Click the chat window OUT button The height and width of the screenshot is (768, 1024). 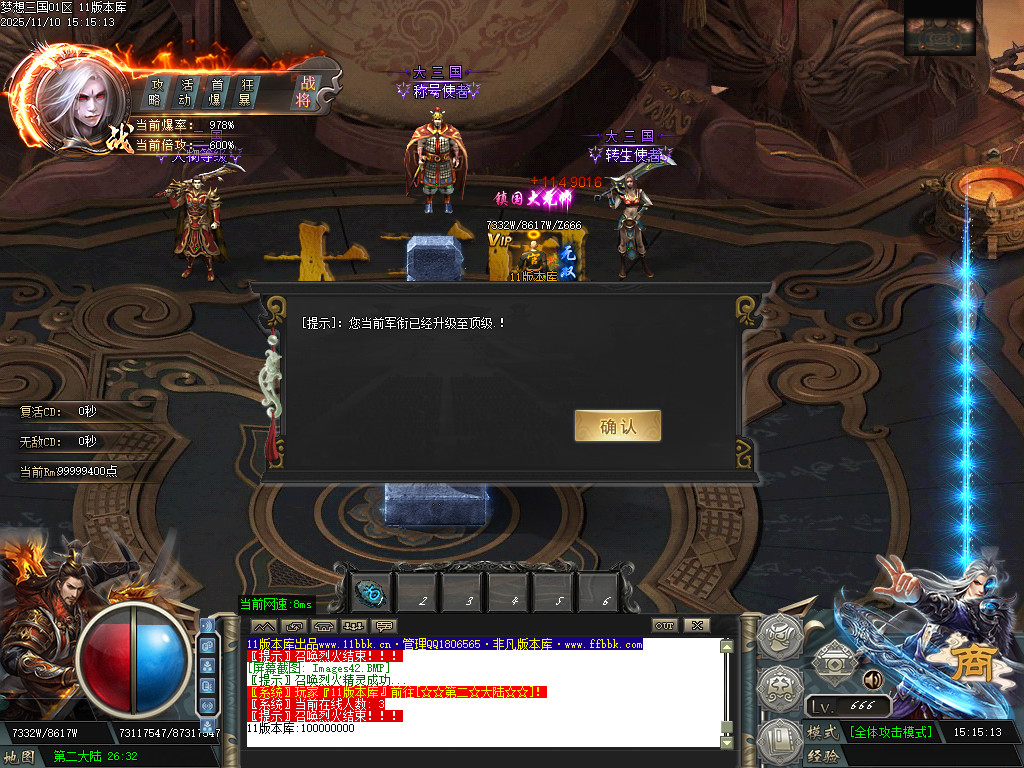[x=664, y=626]
